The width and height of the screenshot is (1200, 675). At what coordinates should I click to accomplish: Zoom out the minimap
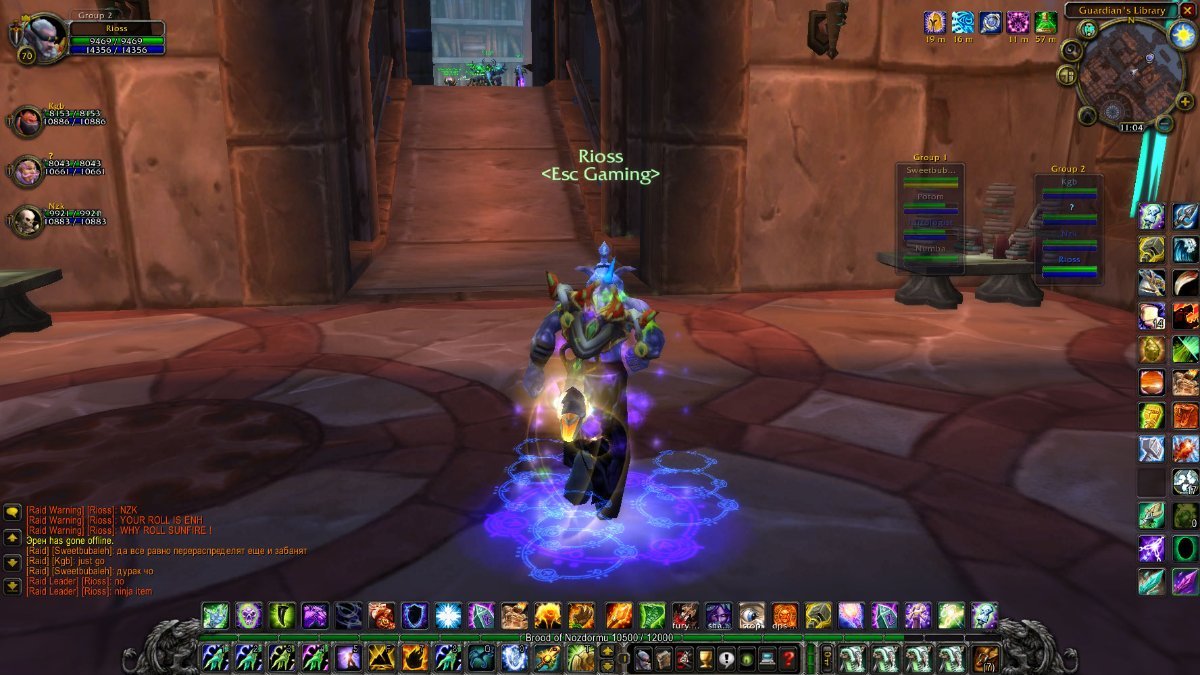pyautogui.click(x=1164, y=124)
